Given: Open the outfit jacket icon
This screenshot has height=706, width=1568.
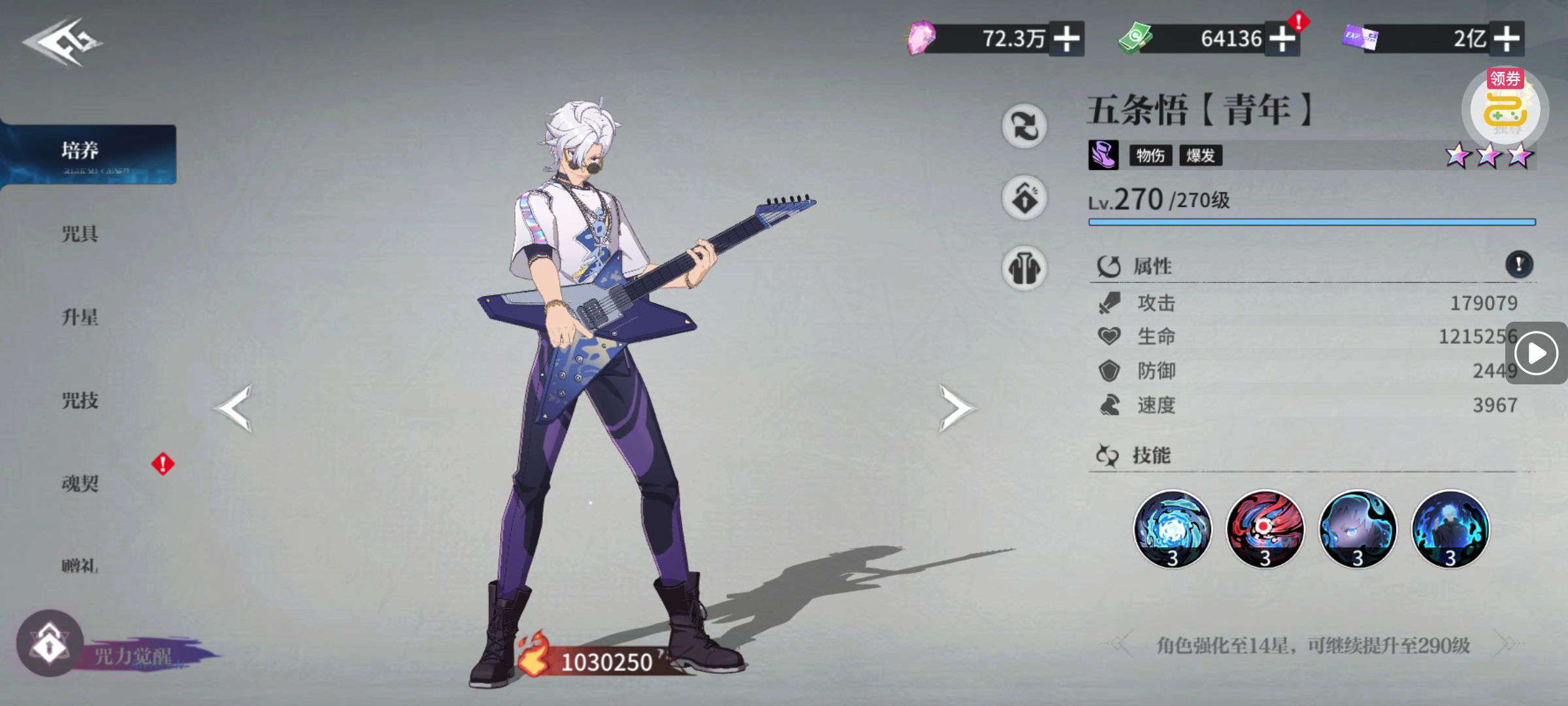Looking at the screenshot, I should 1024,268.
